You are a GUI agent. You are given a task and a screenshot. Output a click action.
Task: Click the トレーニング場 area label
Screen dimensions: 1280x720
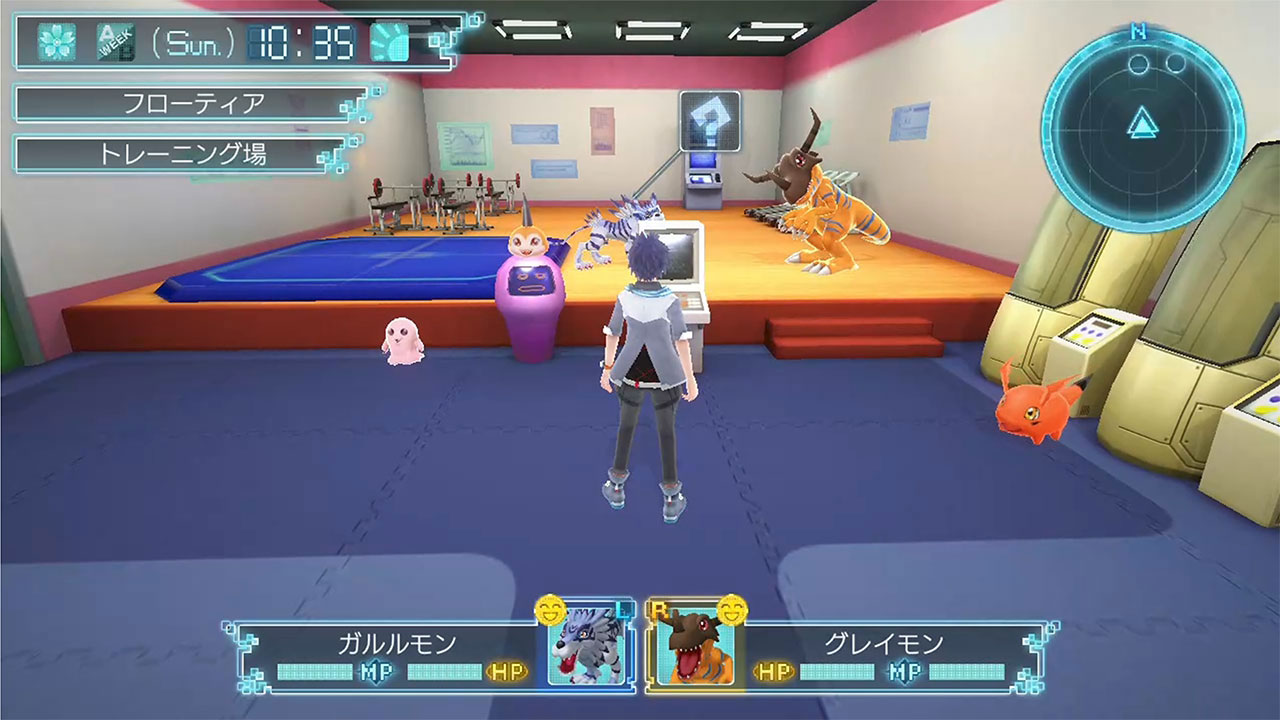[x=180, y=154]
